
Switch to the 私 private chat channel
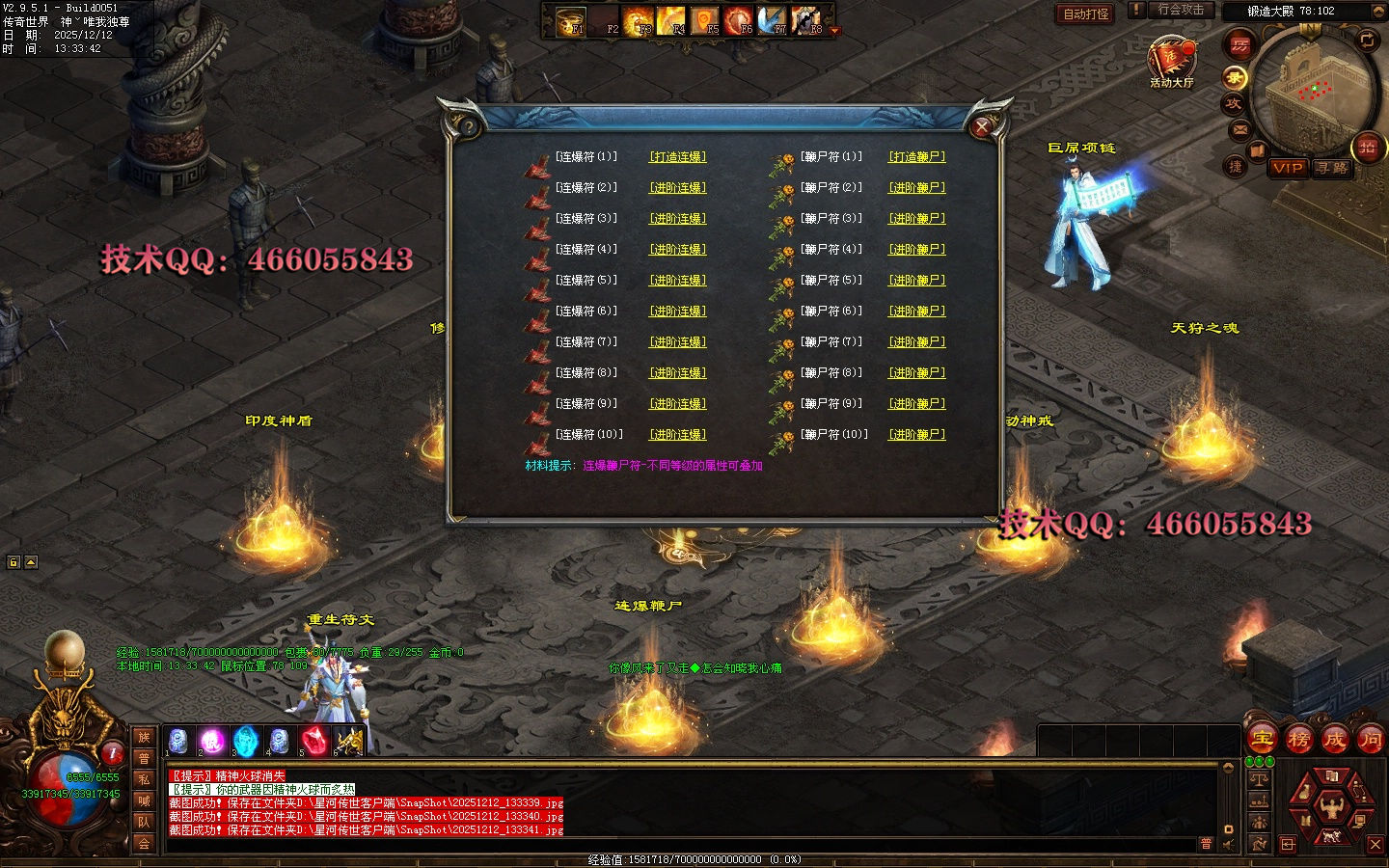point(144,779)
